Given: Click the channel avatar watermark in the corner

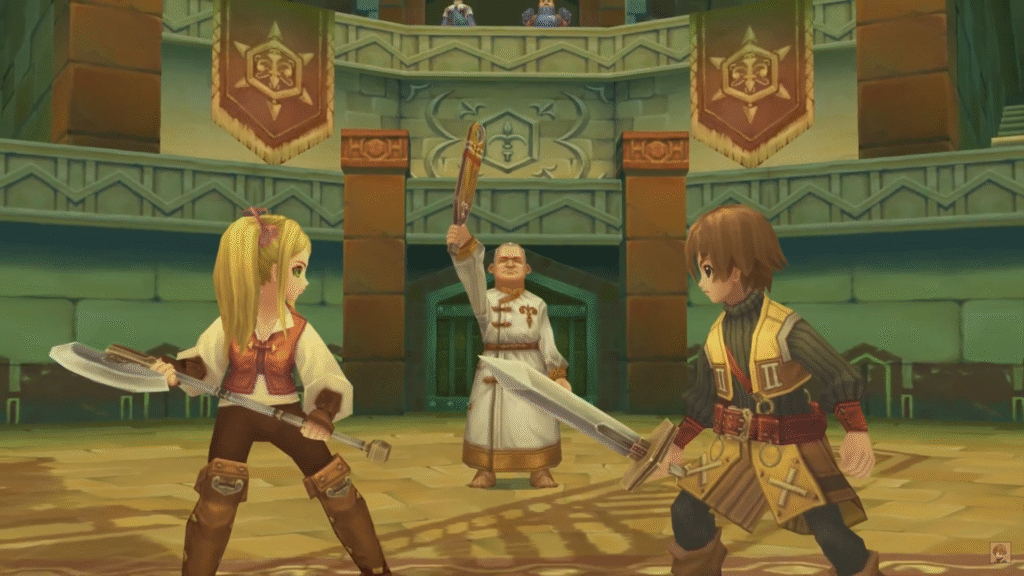Looking at the screenshot, I should (x=999, y=552).
